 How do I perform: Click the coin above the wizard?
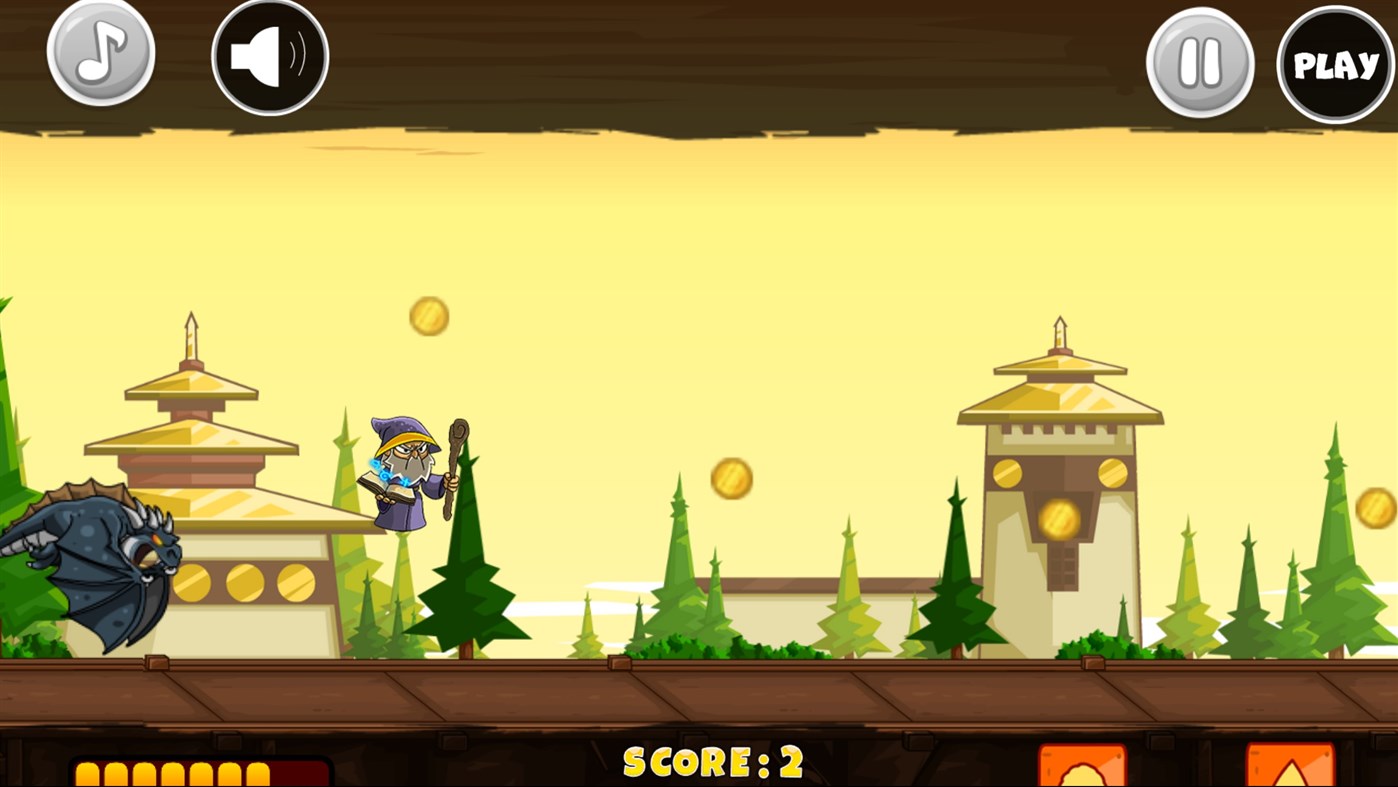(430, 314)
